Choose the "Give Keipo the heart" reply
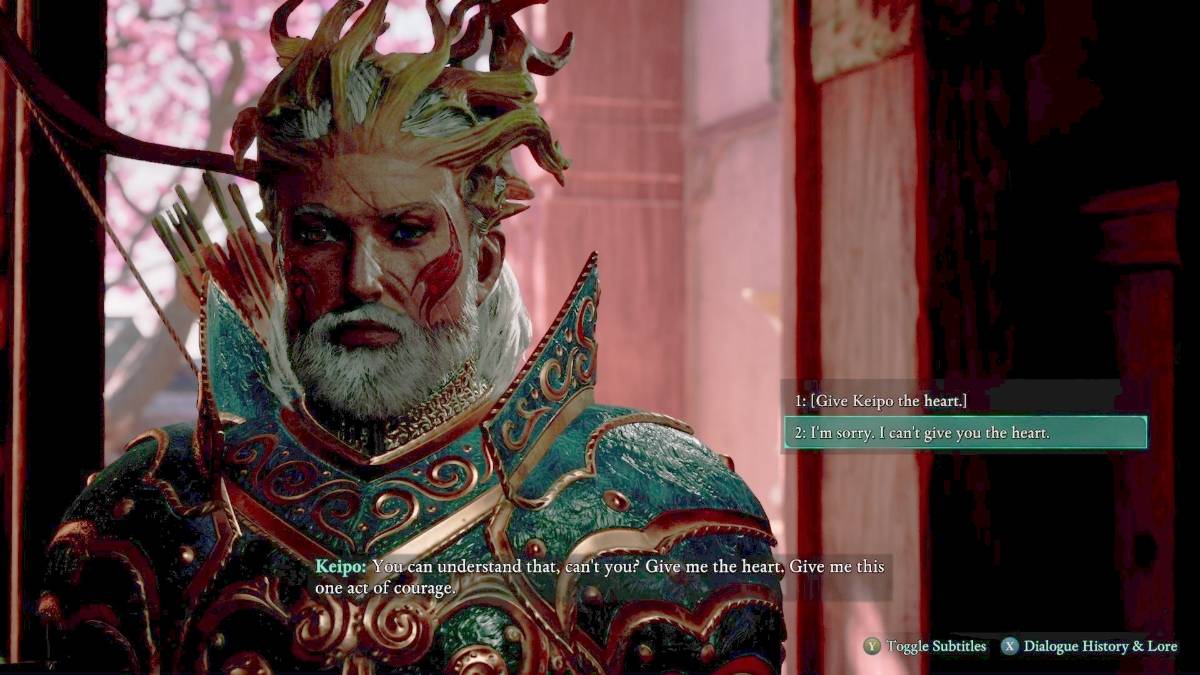Viewport: 1200px width, 675px height. tap(881, 401)
